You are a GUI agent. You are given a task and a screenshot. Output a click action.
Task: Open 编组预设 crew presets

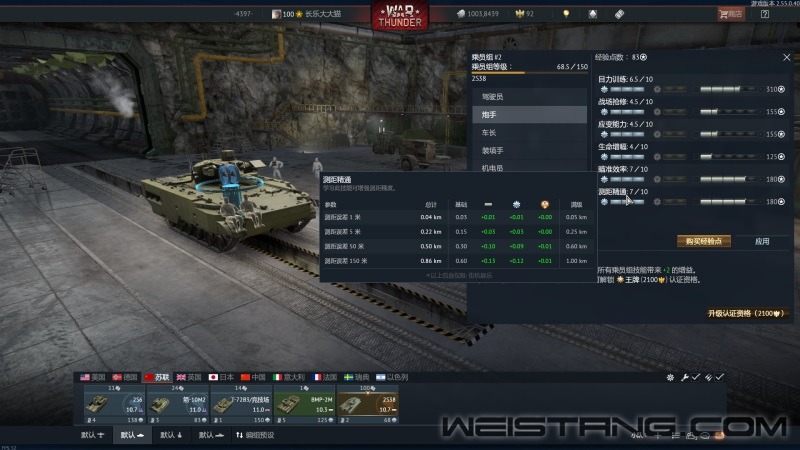click(256, 436)
